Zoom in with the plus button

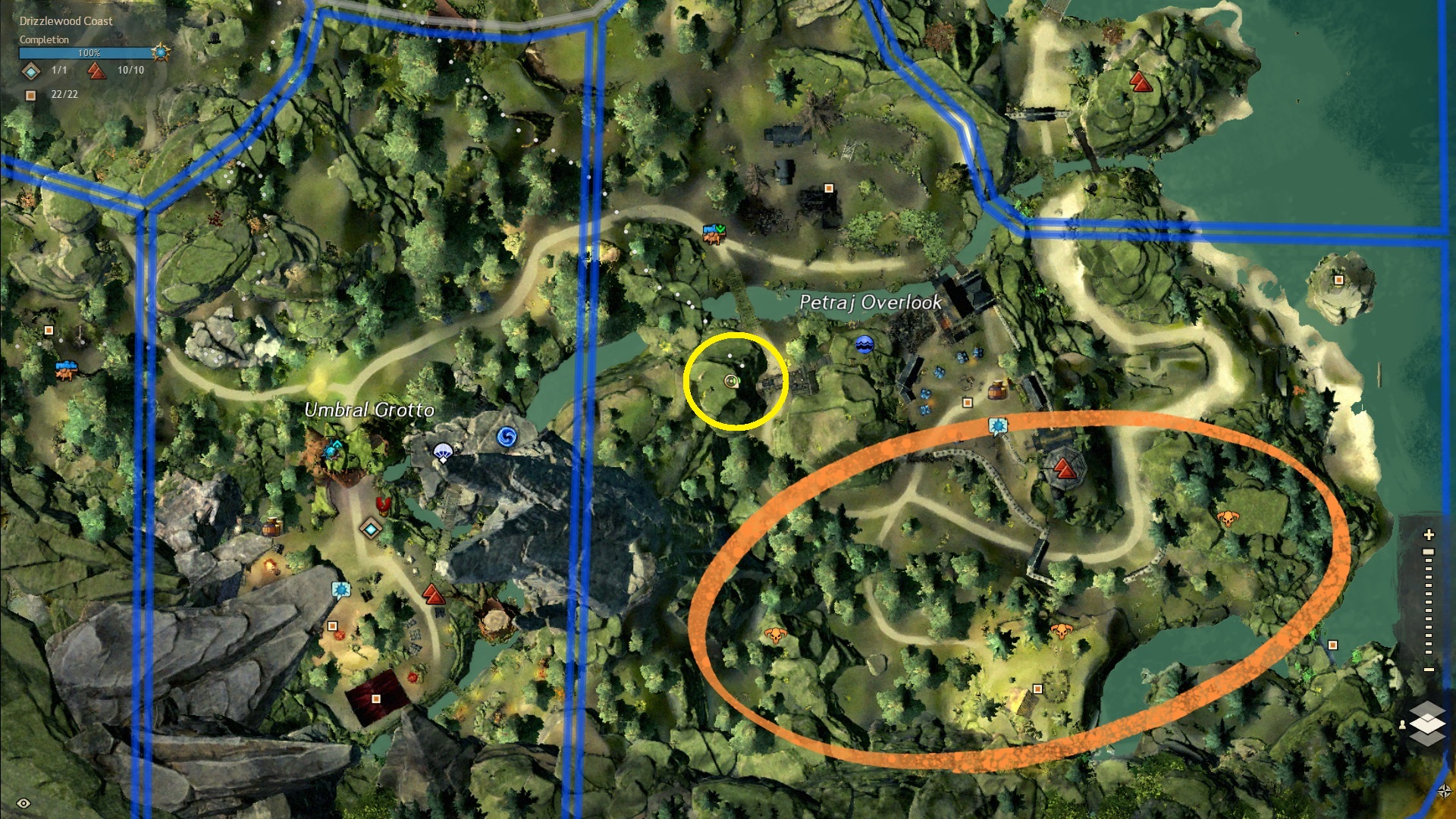tap(1429, 535)
